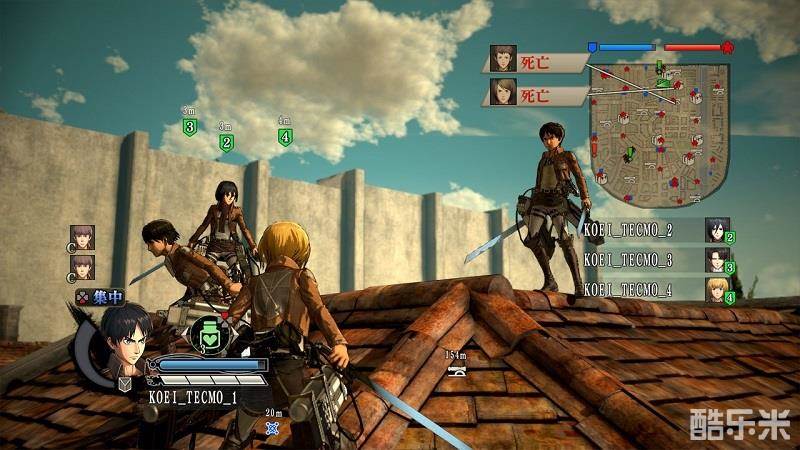The height and width of the screenshot is (450, 800).
Task: Select the green number 3 teammate marker
Action: pos(190,126)
